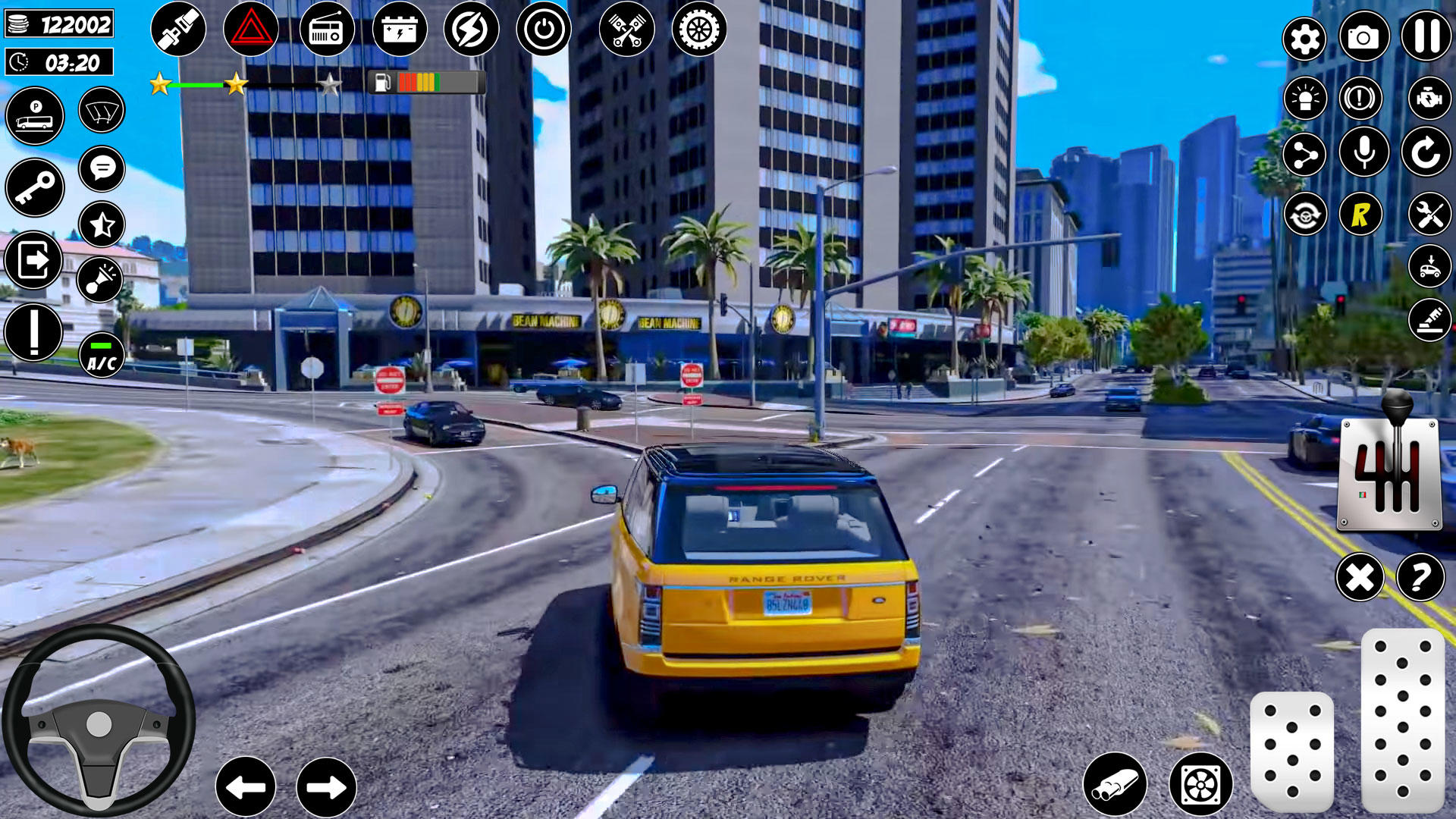Toggle the seatbelt icon
The height and width of the screenshot is (819, 1456).
tap(177, 30)
